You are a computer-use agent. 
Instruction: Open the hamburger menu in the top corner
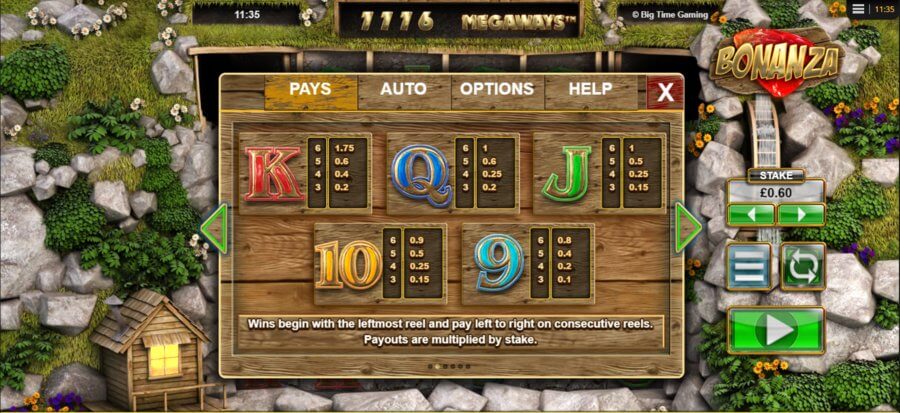pos(859,8)
